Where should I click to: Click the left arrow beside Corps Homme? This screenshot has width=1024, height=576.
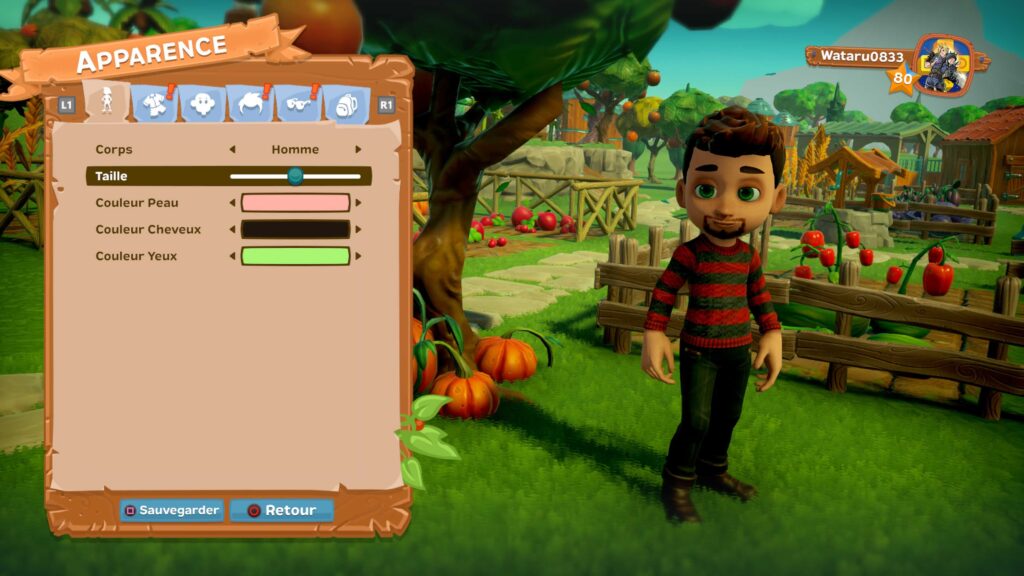pyautogui.click(x=233, y=150)
